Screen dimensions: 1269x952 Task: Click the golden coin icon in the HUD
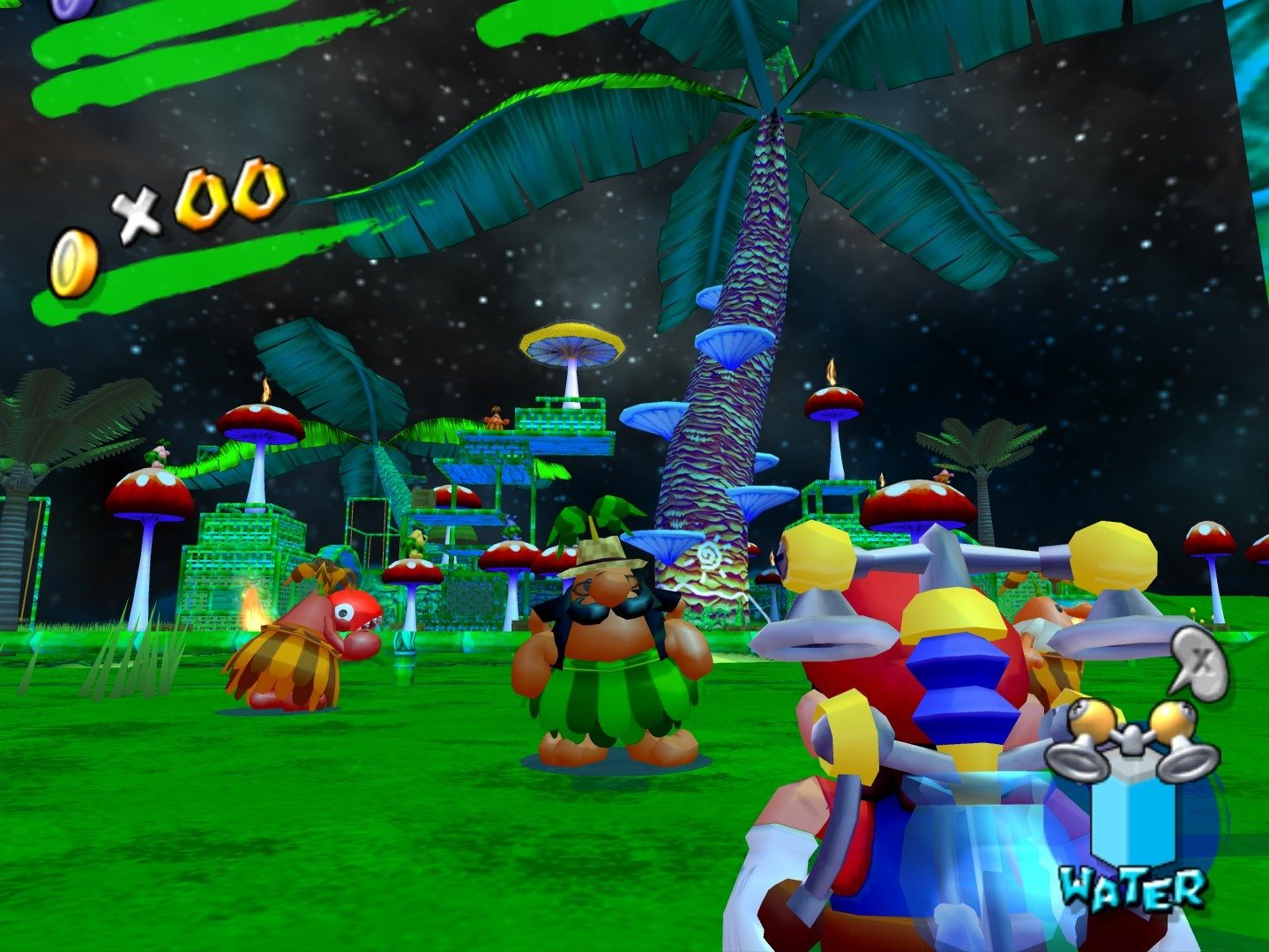pos(74,257)
